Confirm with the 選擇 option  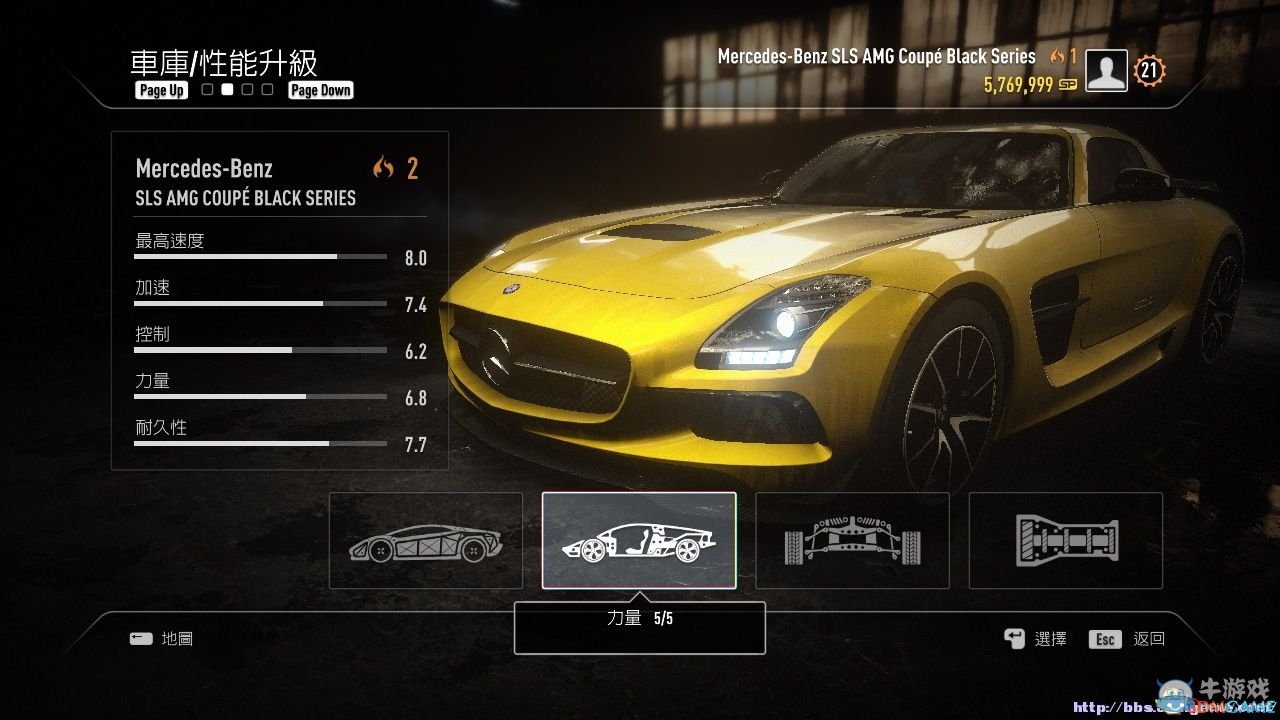tap(1037, 639)
